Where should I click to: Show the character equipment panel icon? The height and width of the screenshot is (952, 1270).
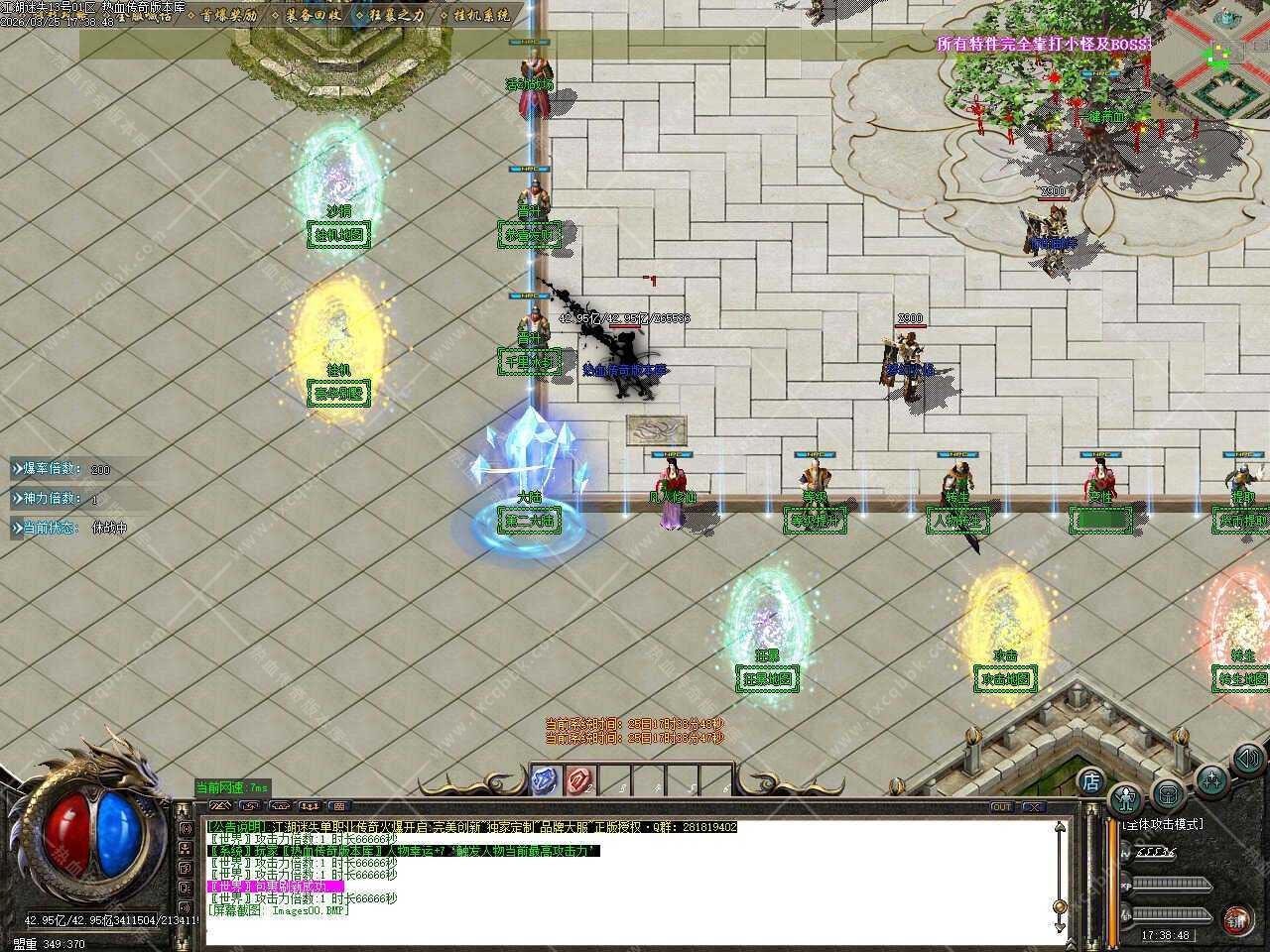pos(1126,797)
